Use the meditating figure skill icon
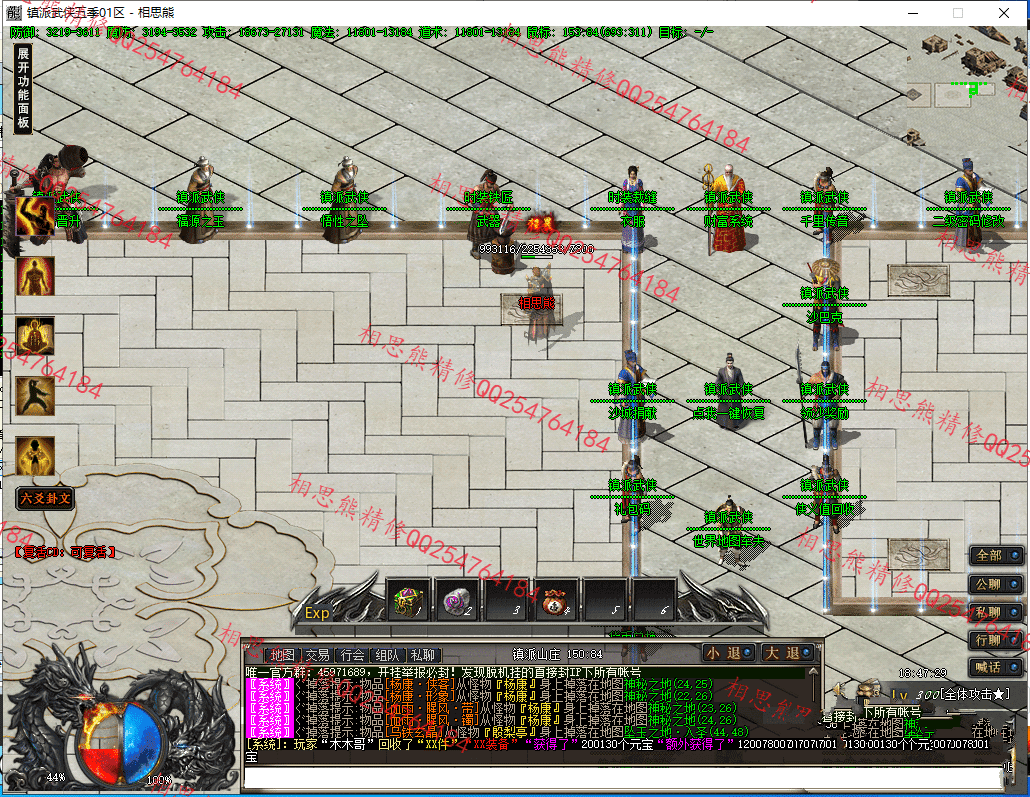Viewport: 1030px width, 797px height. [35, 336]
